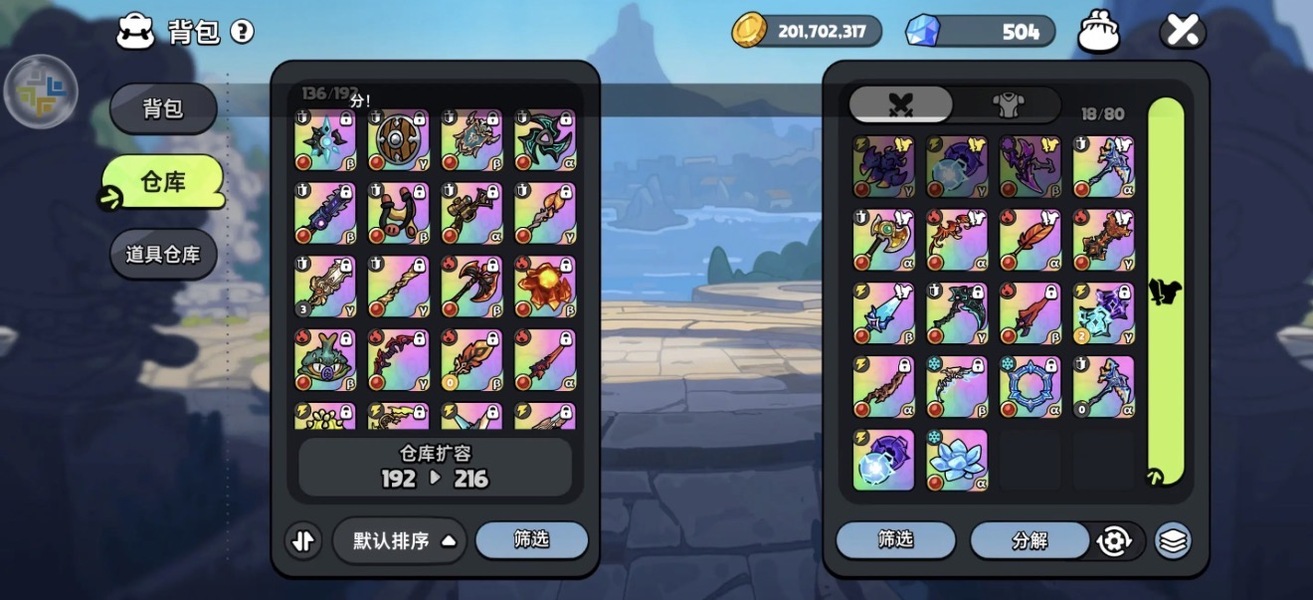The height and width of the screenshot is (600, 1313).
Task: Click the backpack panel's 筛选 filter button
Action: (895, 540)
